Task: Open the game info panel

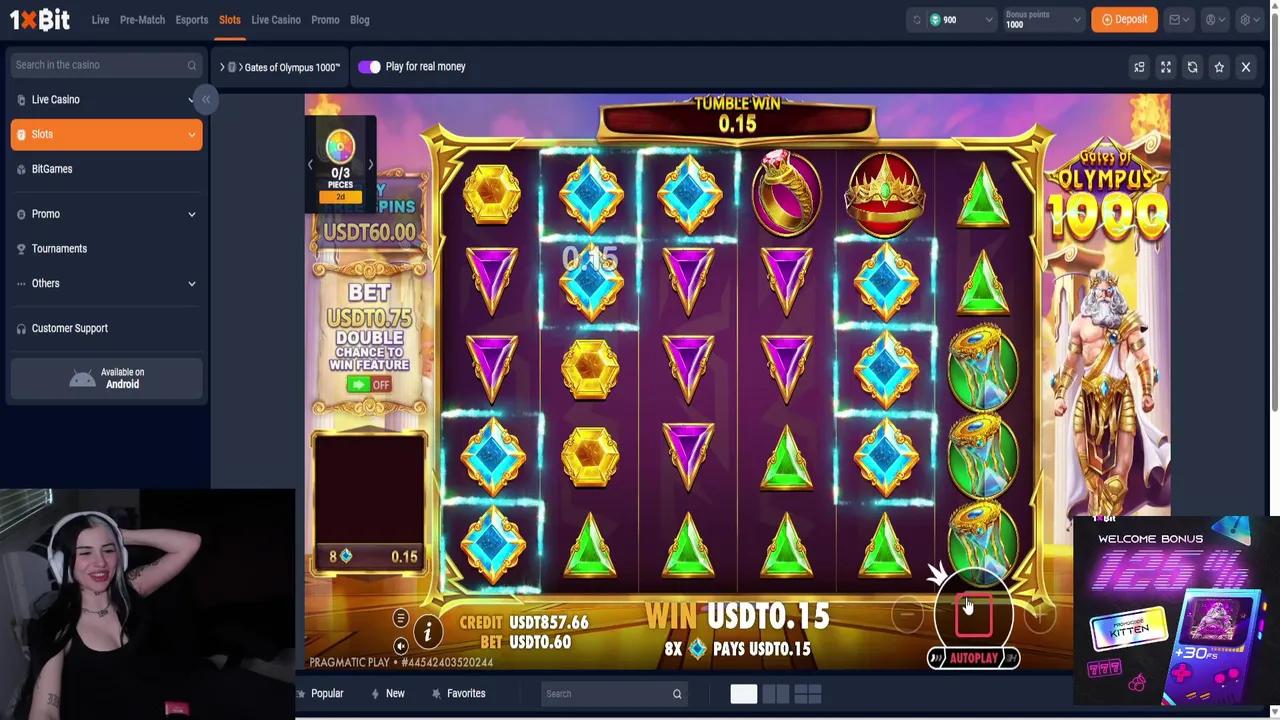Action: [x=428, y=631]
